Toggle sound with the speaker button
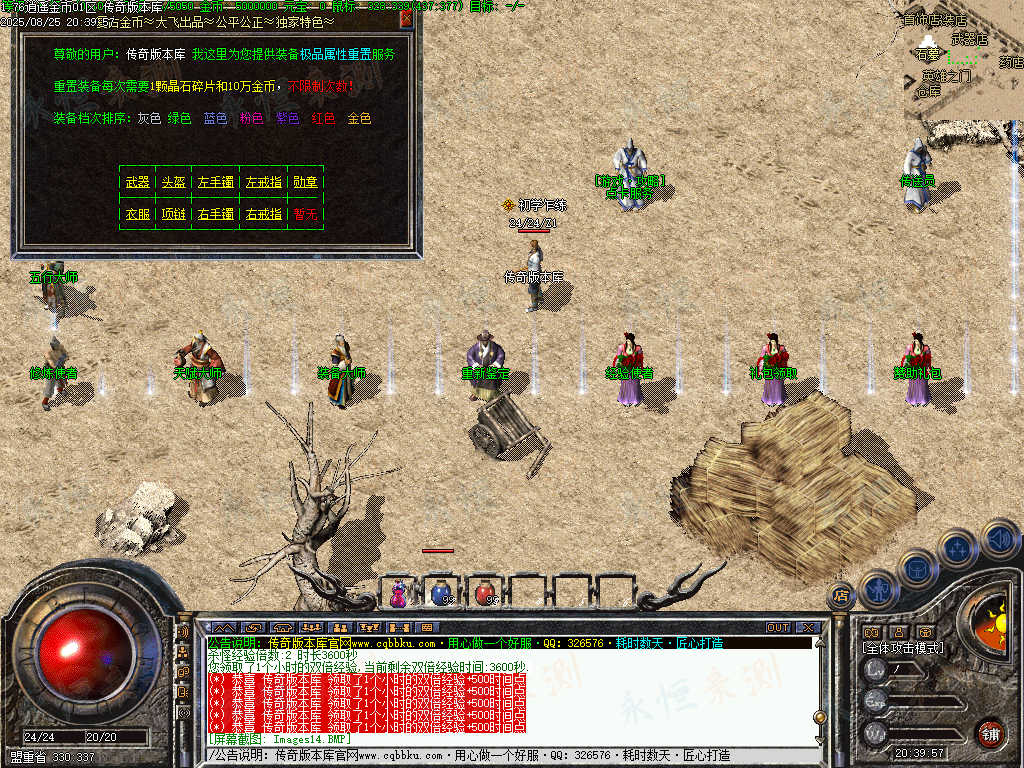The width and height of the screenshot is (1024, 768). coord(999,538)
